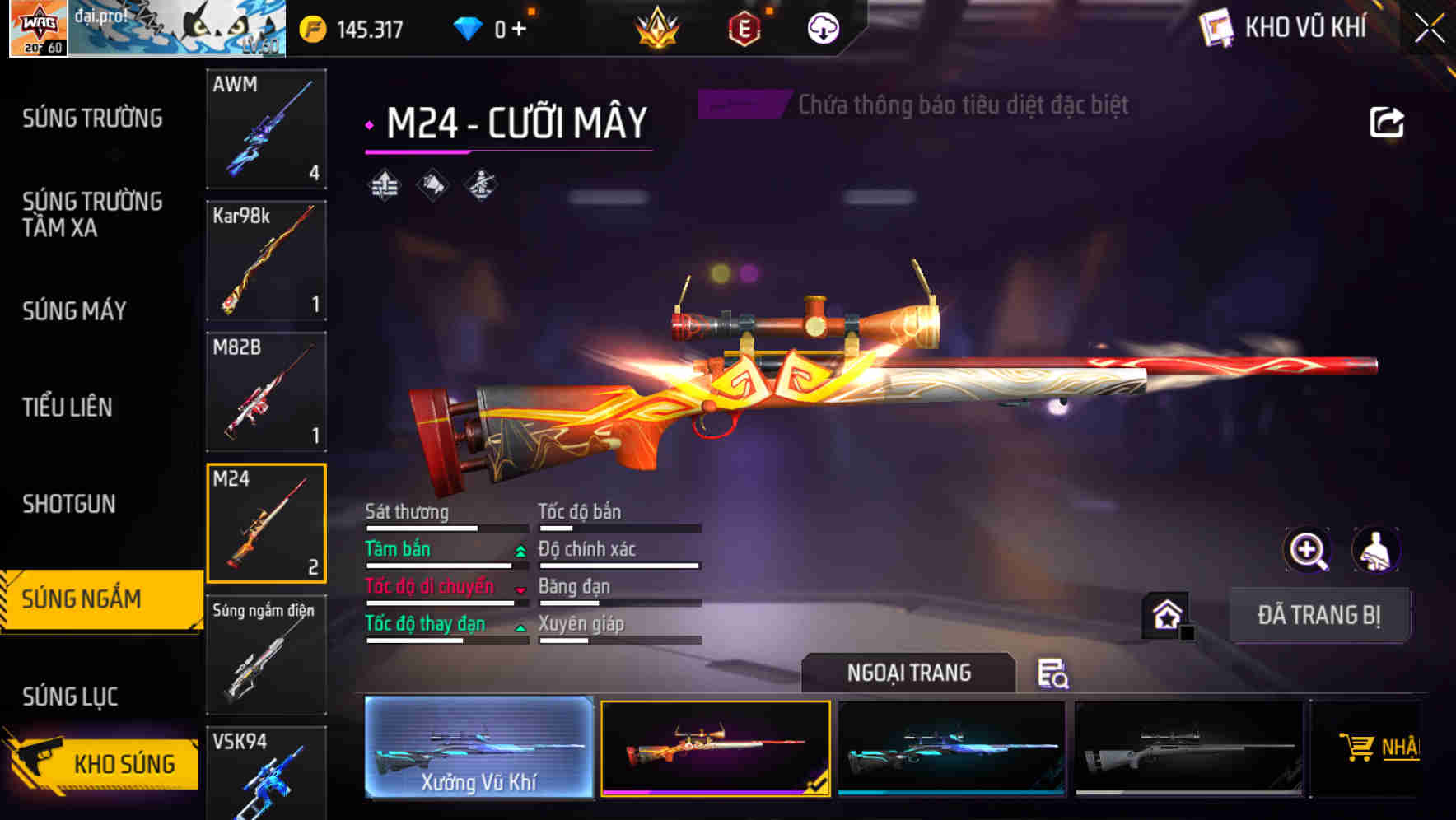Viewport: 1456px width, 820px height.
Task: Open the weapon upgrade arrow icon under the title
Action: coord(384,184)
